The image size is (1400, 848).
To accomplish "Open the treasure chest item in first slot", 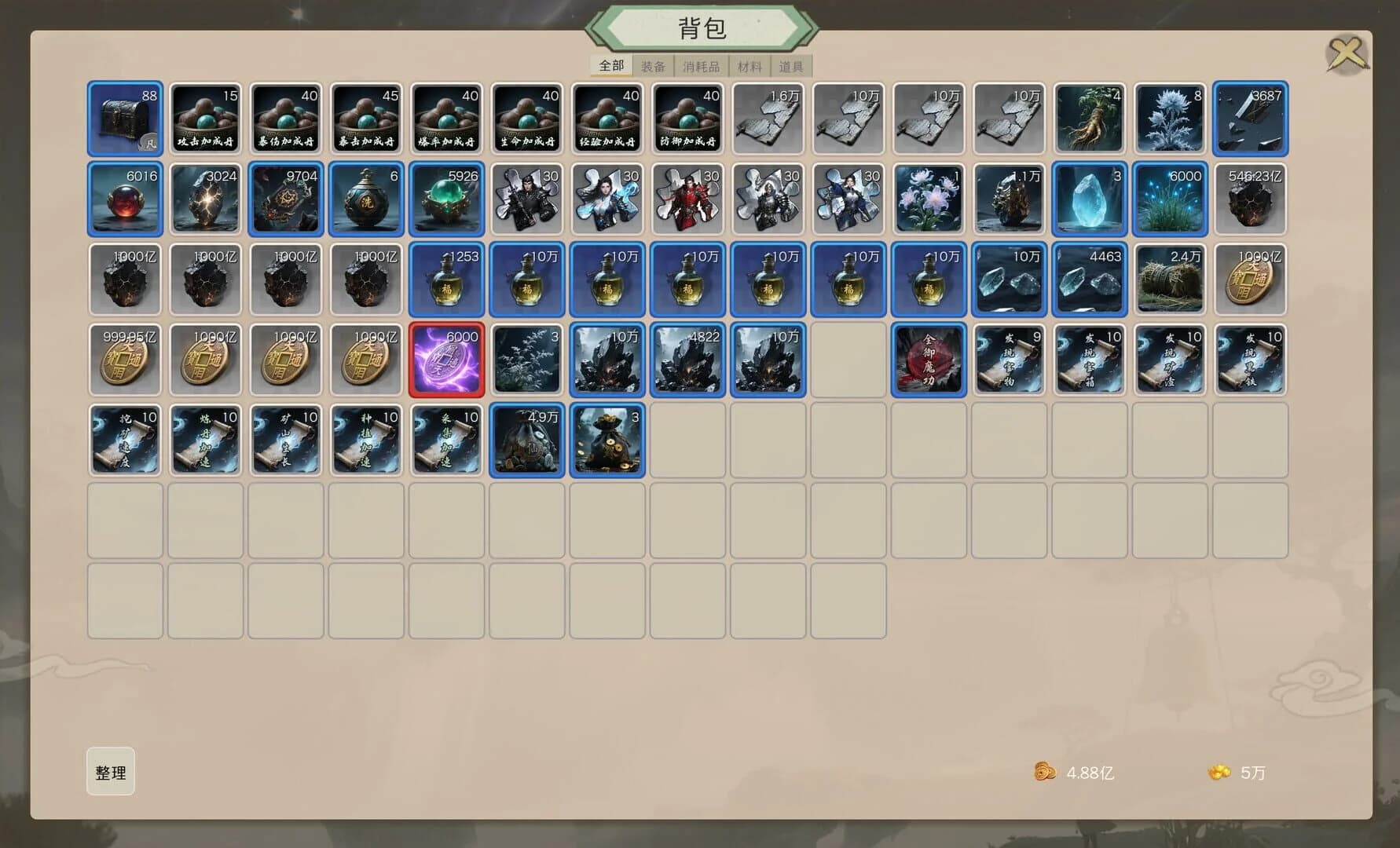I will (x=124, y=116).
